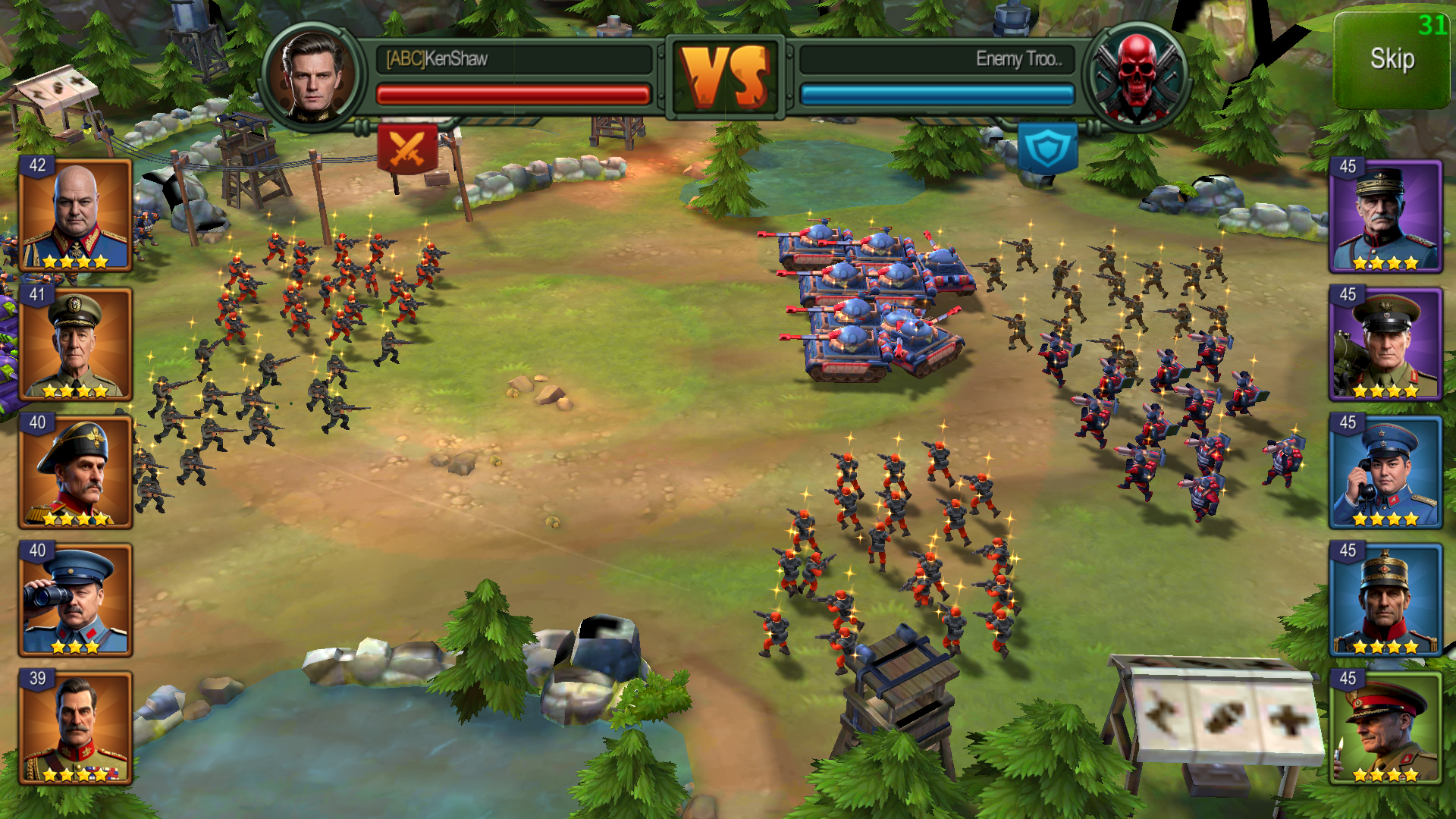View the enemy officer holding a telephone
Screen dimensions: 1456x819
tap(1385, 472)
